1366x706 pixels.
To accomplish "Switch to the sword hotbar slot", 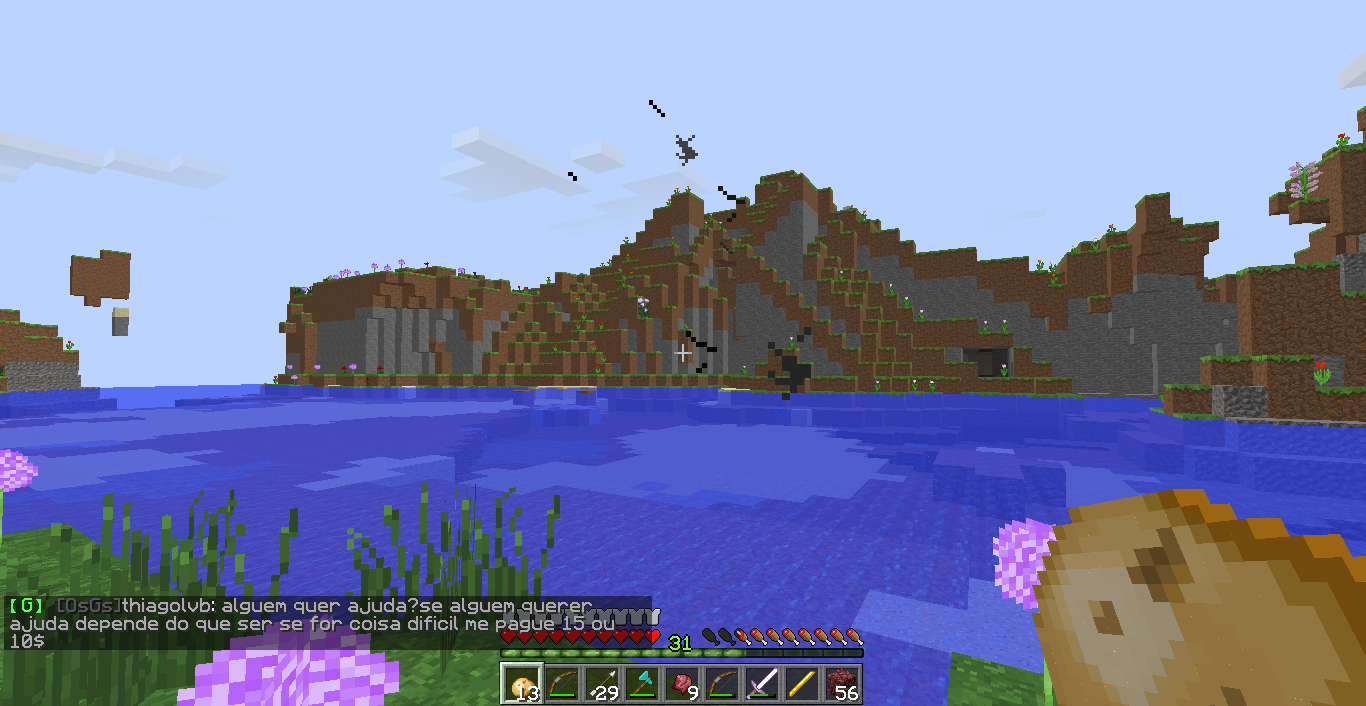I will (761, 685).
